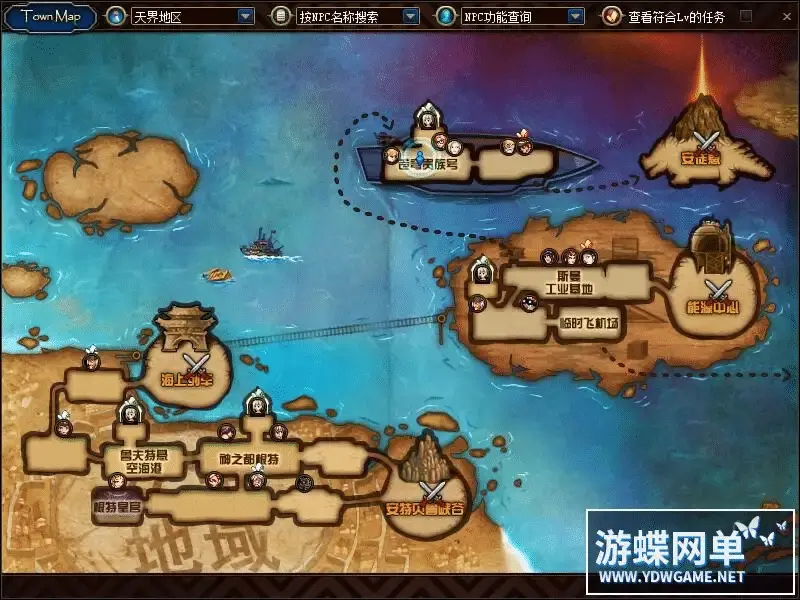Screen dimensions: 800x600
Task: Click the pirate-hat NPC portrait near 临时飞机场
Action: coord(529,302)
